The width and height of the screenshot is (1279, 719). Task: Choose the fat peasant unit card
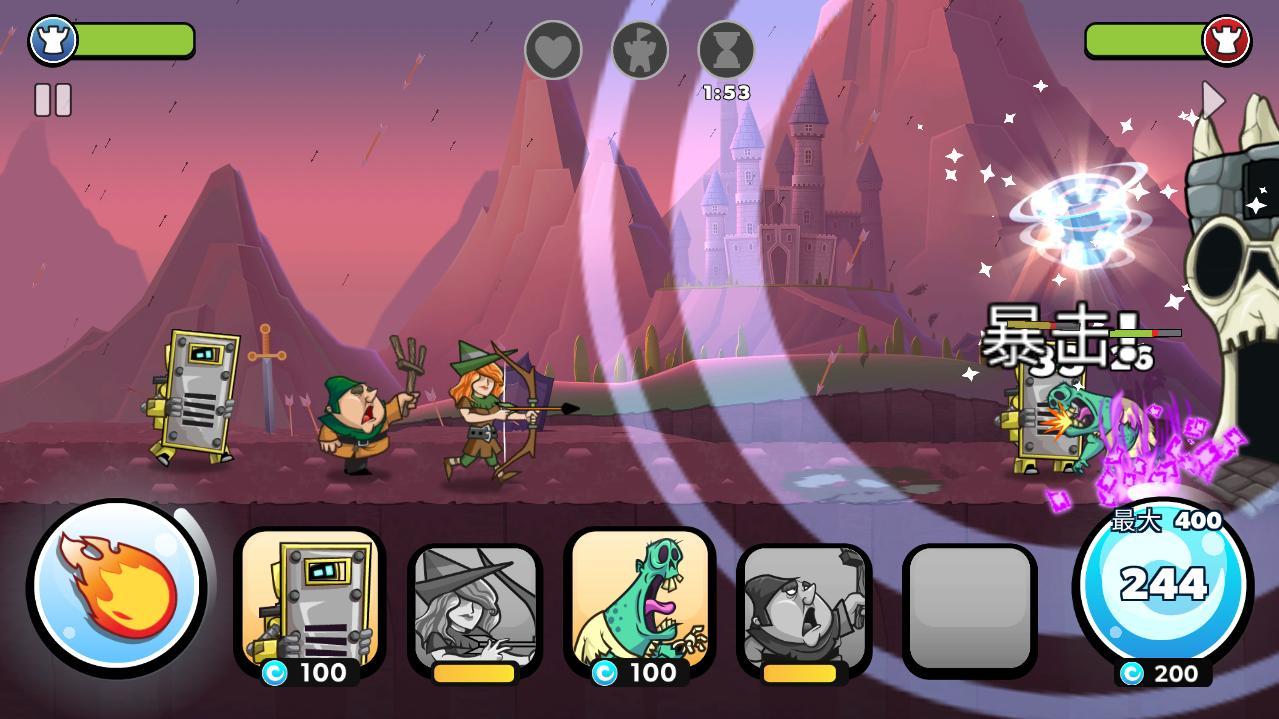click(x=804, y=610)
